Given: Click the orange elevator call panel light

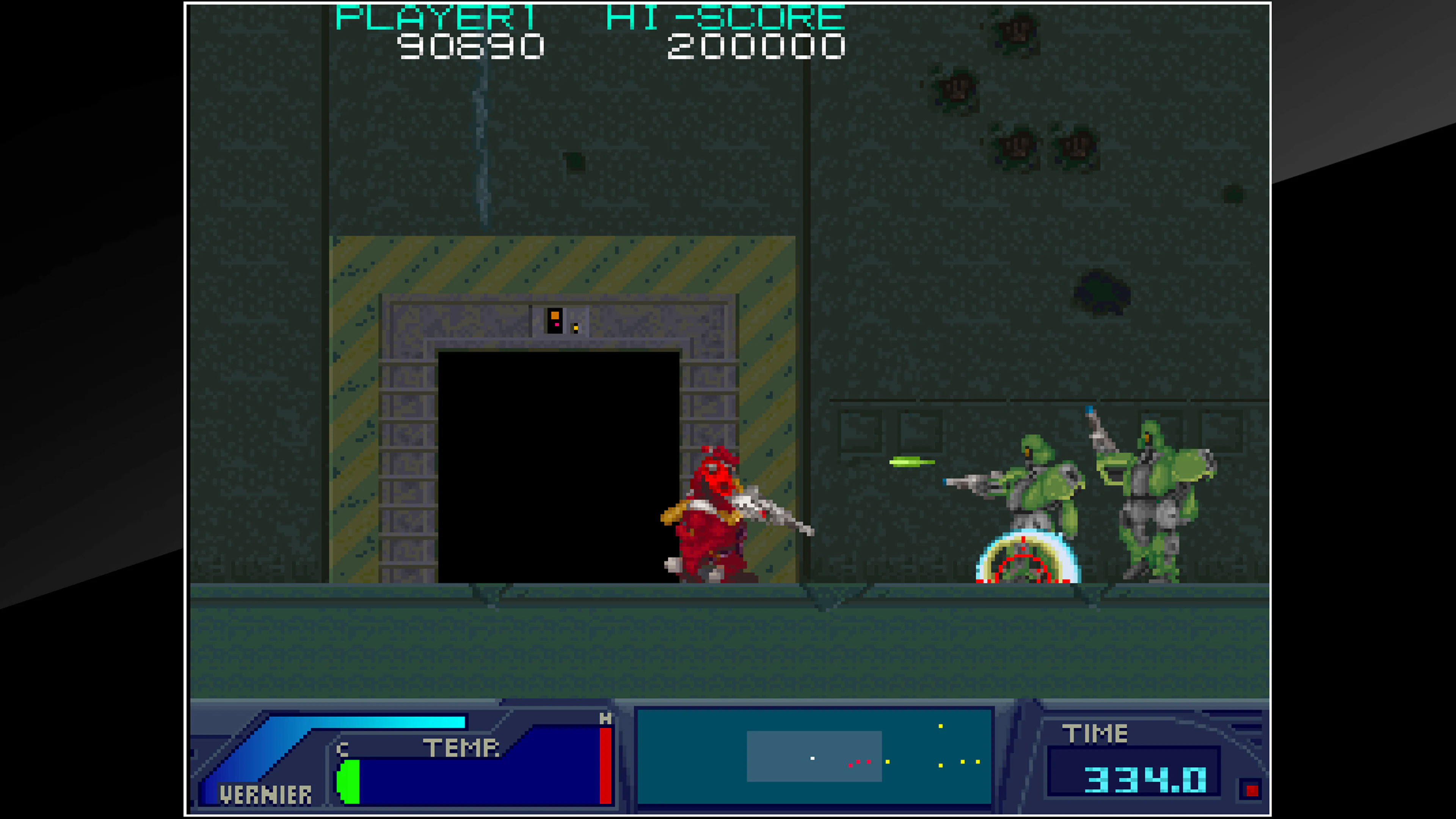Looking at the screenshot, I should [555, 315].
